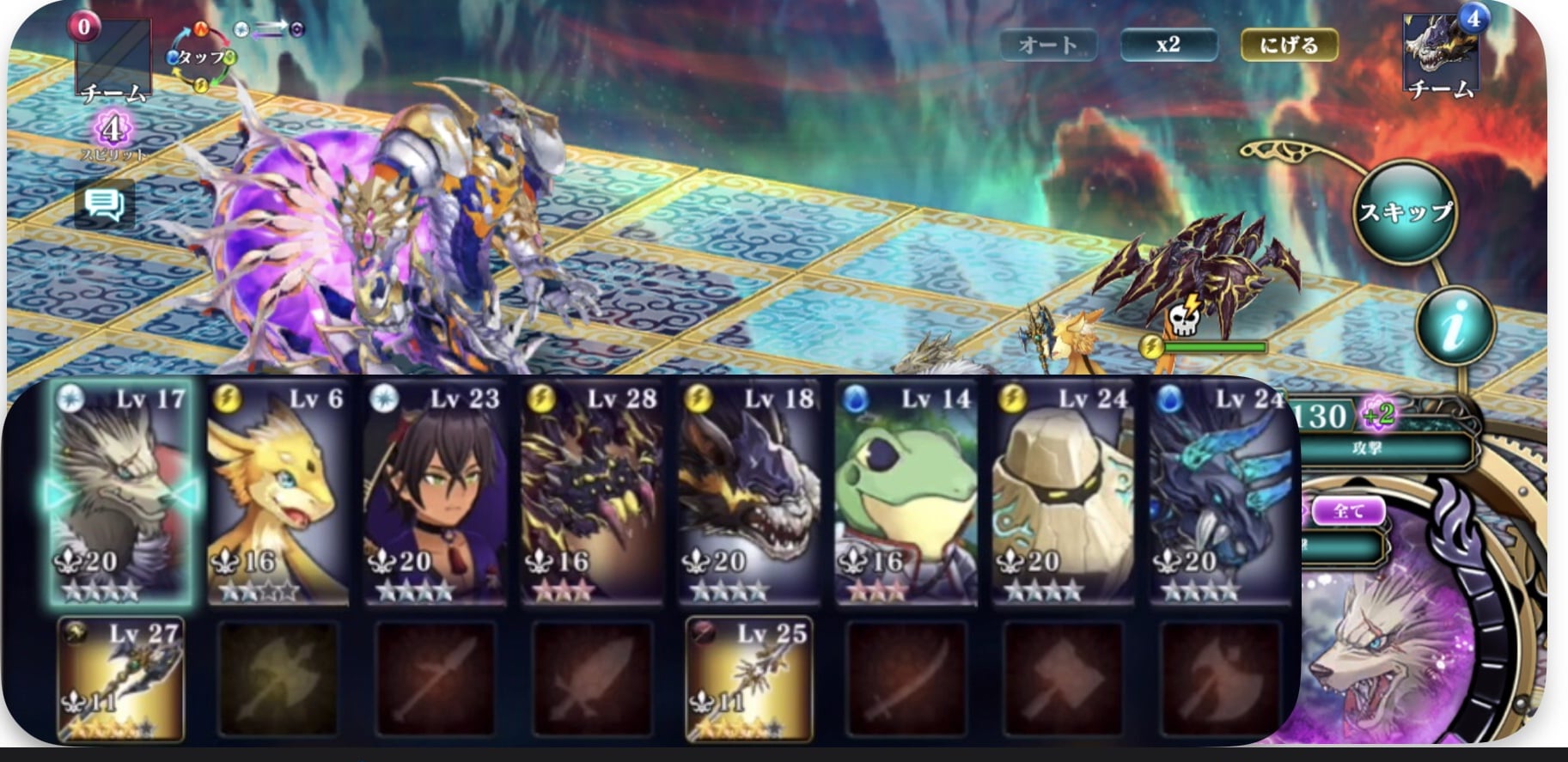The width and height of the screenshot is (1568, 762).
Task: Open the player チーム panel
Action: click(113, 60)
